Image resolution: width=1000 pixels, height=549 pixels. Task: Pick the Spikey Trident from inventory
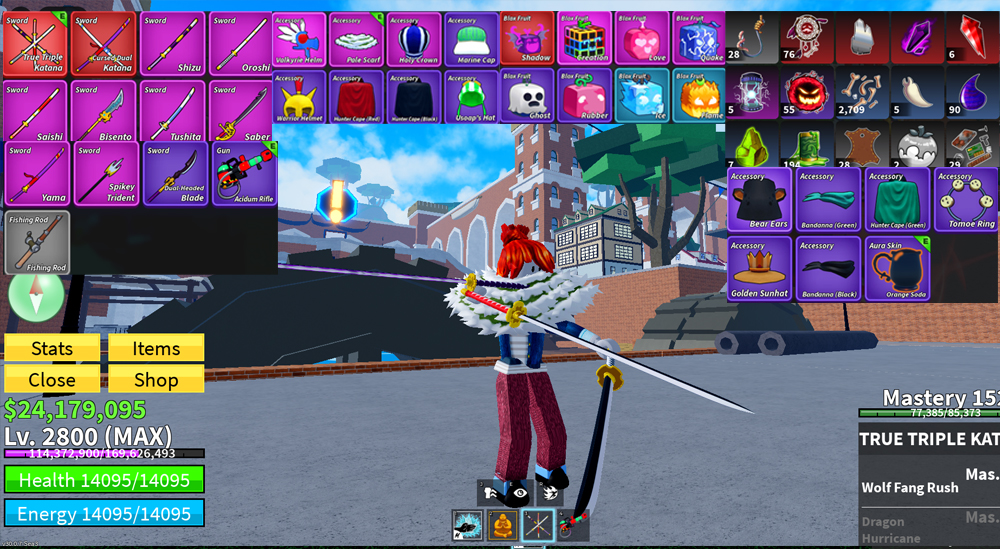104,174
